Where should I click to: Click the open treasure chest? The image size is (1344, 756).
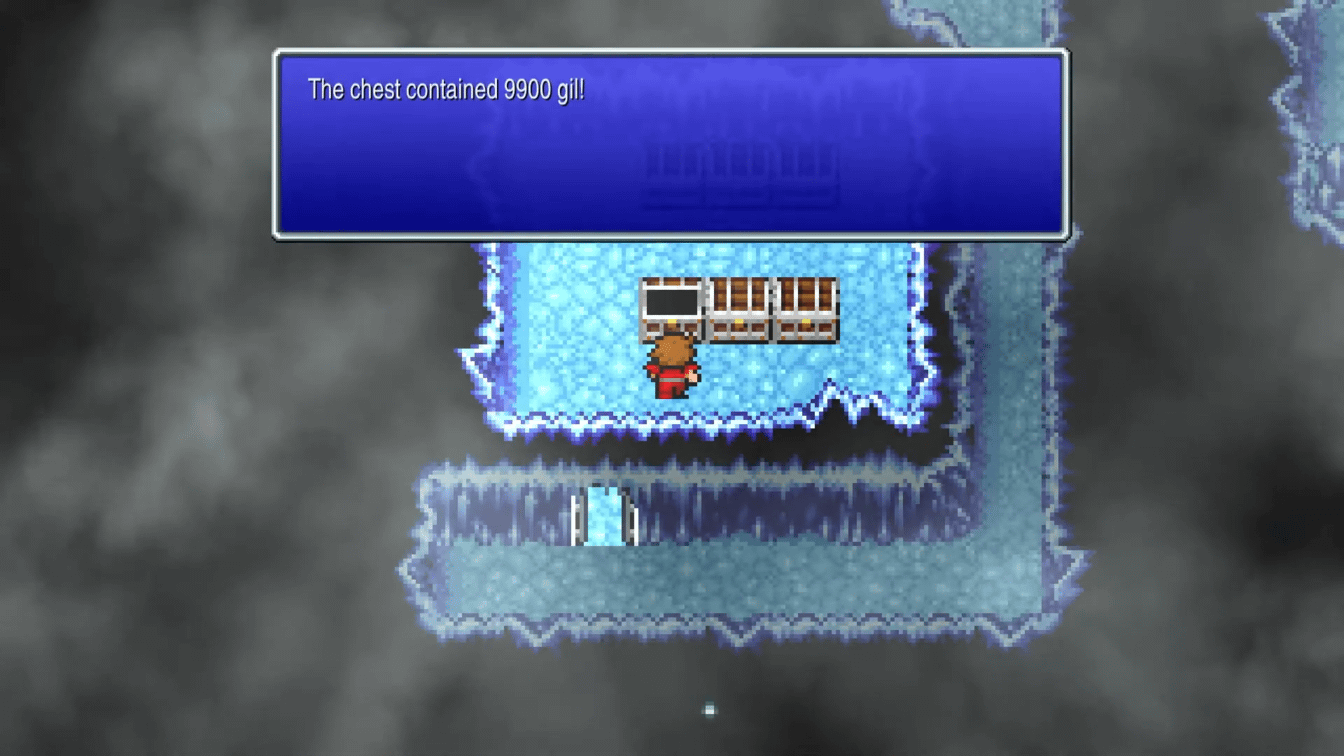[x=674, y=305]
